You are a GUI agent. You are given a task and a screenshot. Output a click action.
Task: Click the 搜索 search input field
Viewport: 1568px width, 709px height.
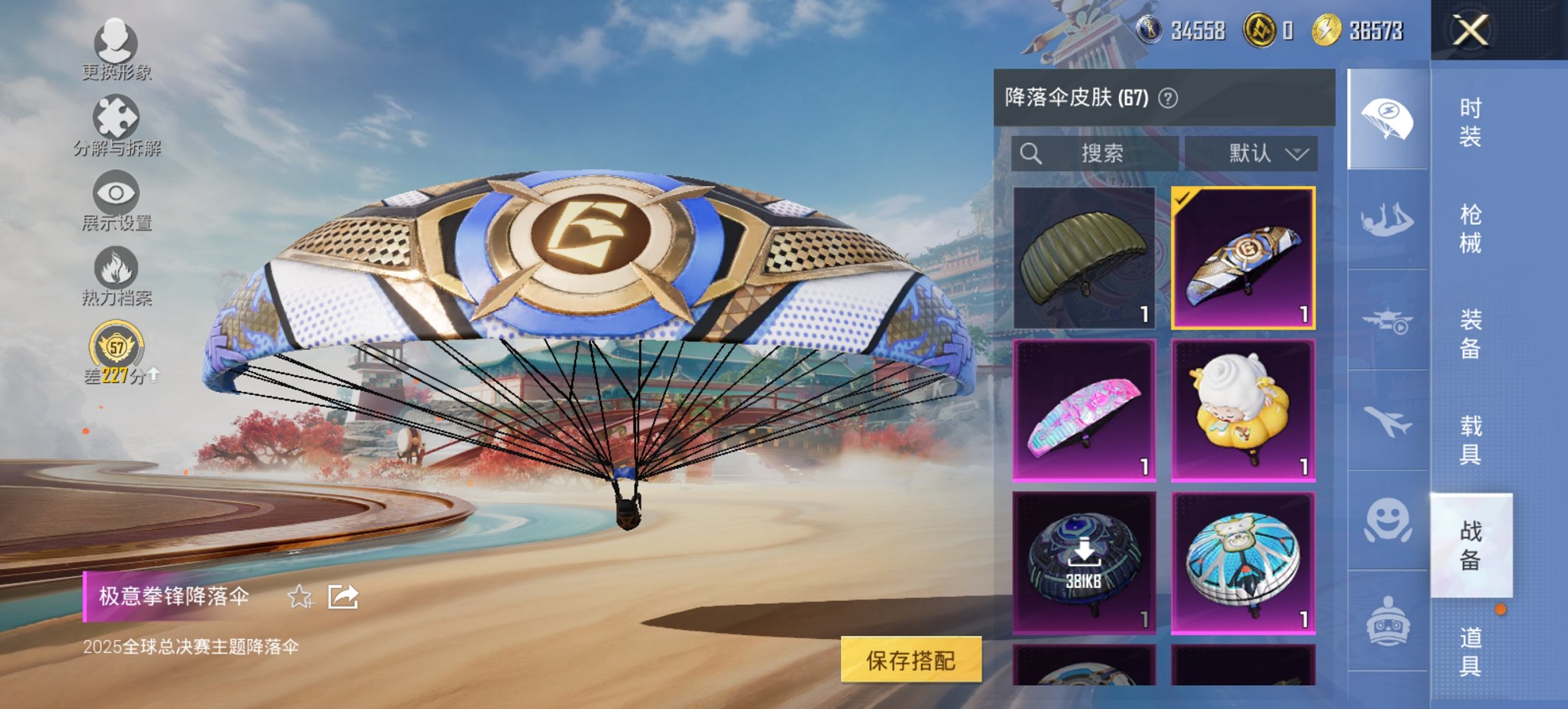(1093, 153)
